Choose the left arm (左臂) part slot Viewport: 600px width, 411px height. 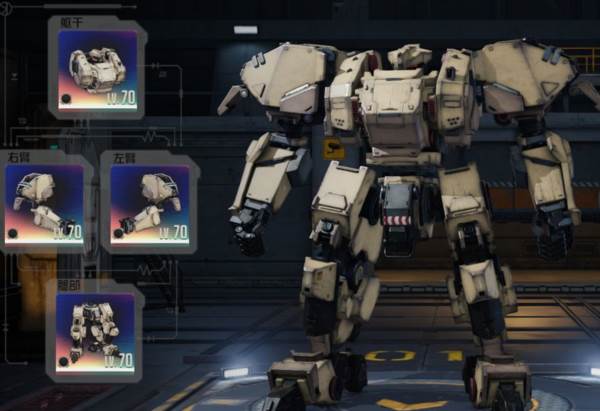149,203
